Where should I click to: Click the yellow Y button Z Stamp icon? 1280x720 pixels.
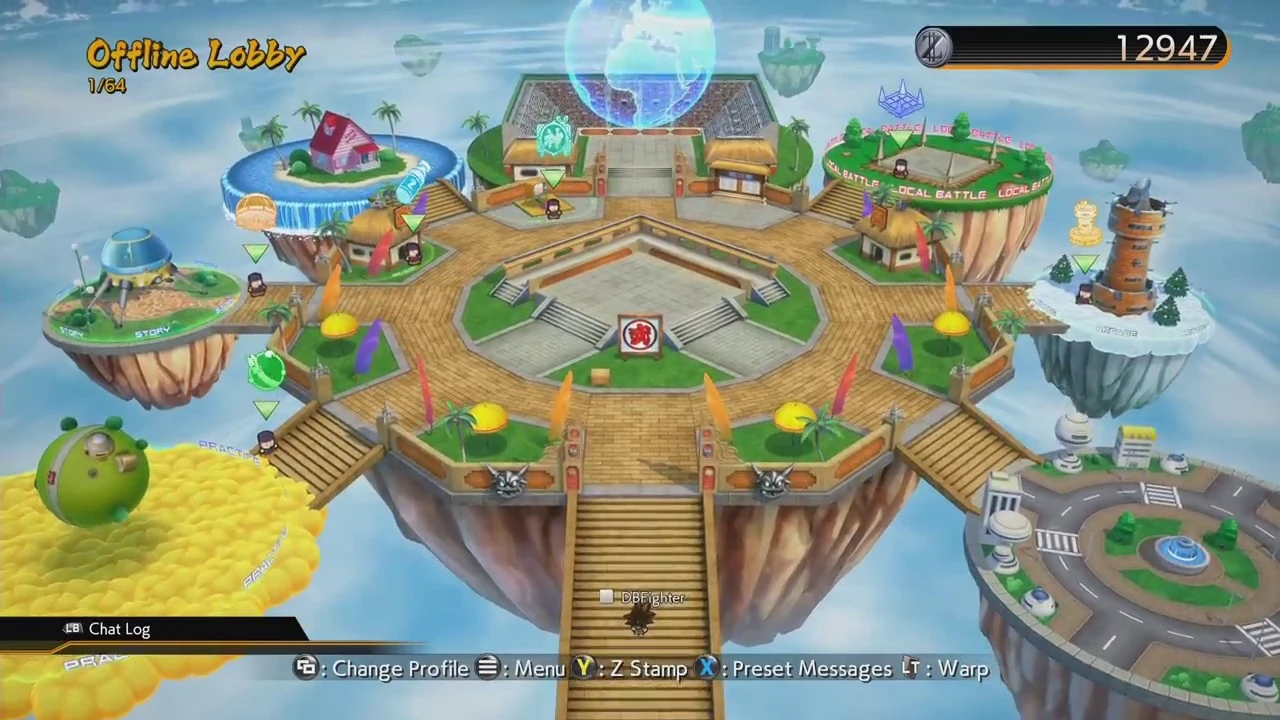[584, 668]
